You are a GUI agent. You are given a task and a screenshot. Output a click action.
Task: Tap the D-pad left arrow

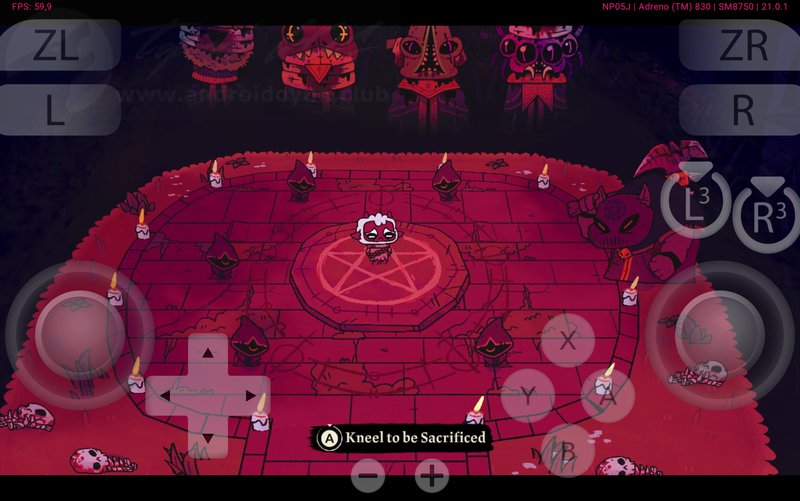pyautogui.click(x=165, y=396)
